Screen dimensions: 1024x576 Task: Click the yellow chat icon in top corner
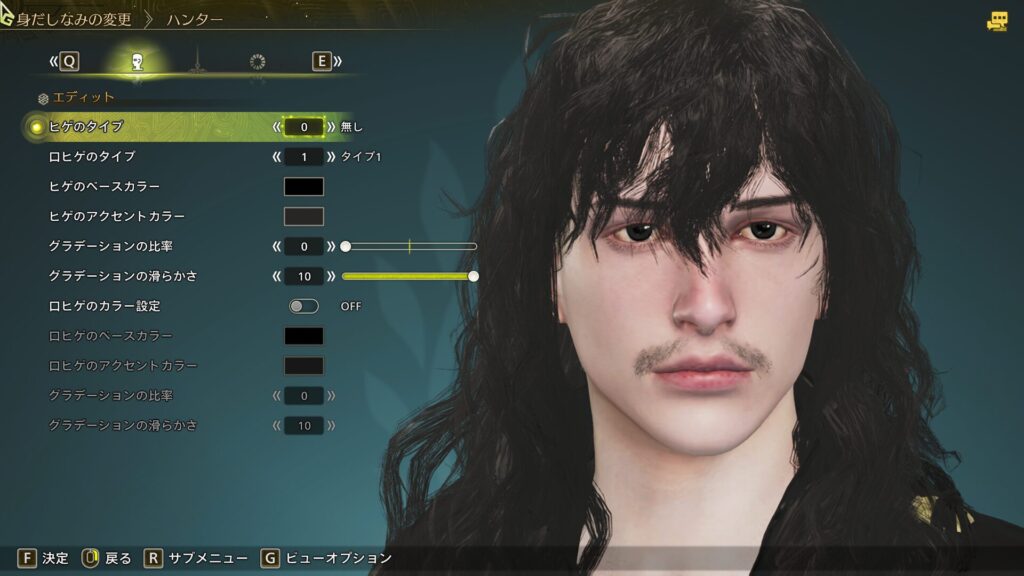997,21
